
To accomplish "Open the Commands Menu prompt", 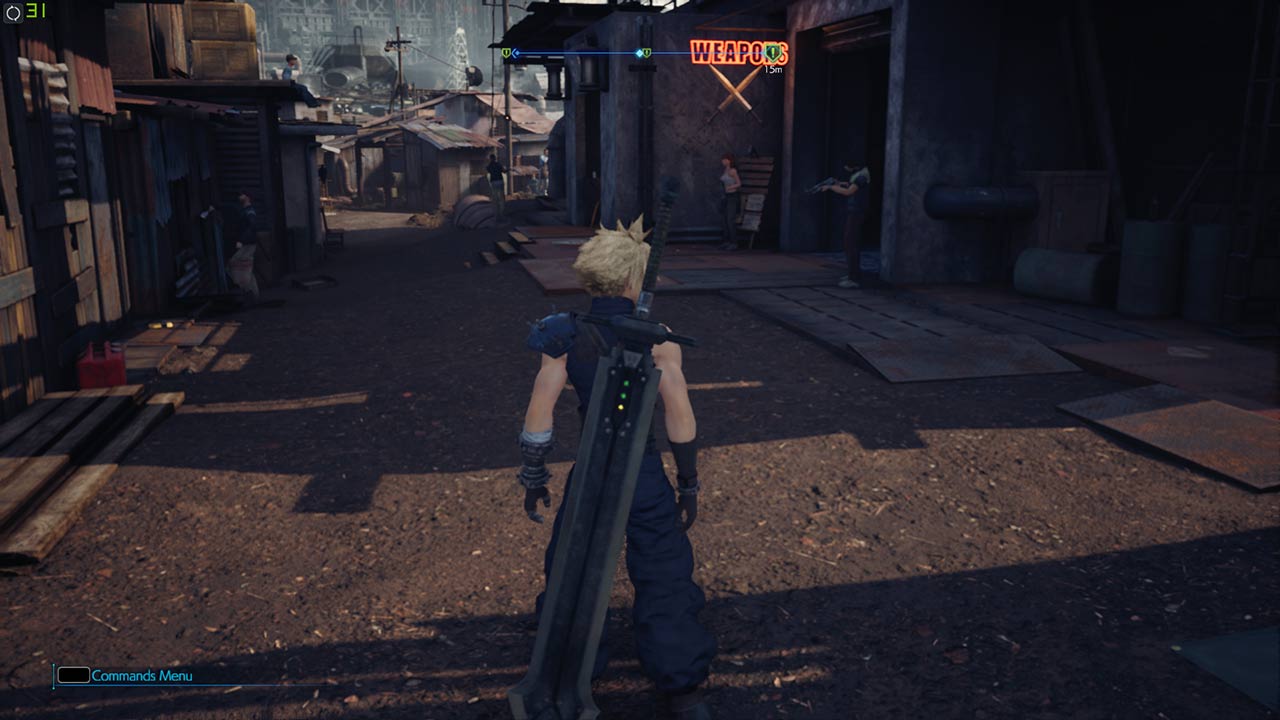I will 140,676.
